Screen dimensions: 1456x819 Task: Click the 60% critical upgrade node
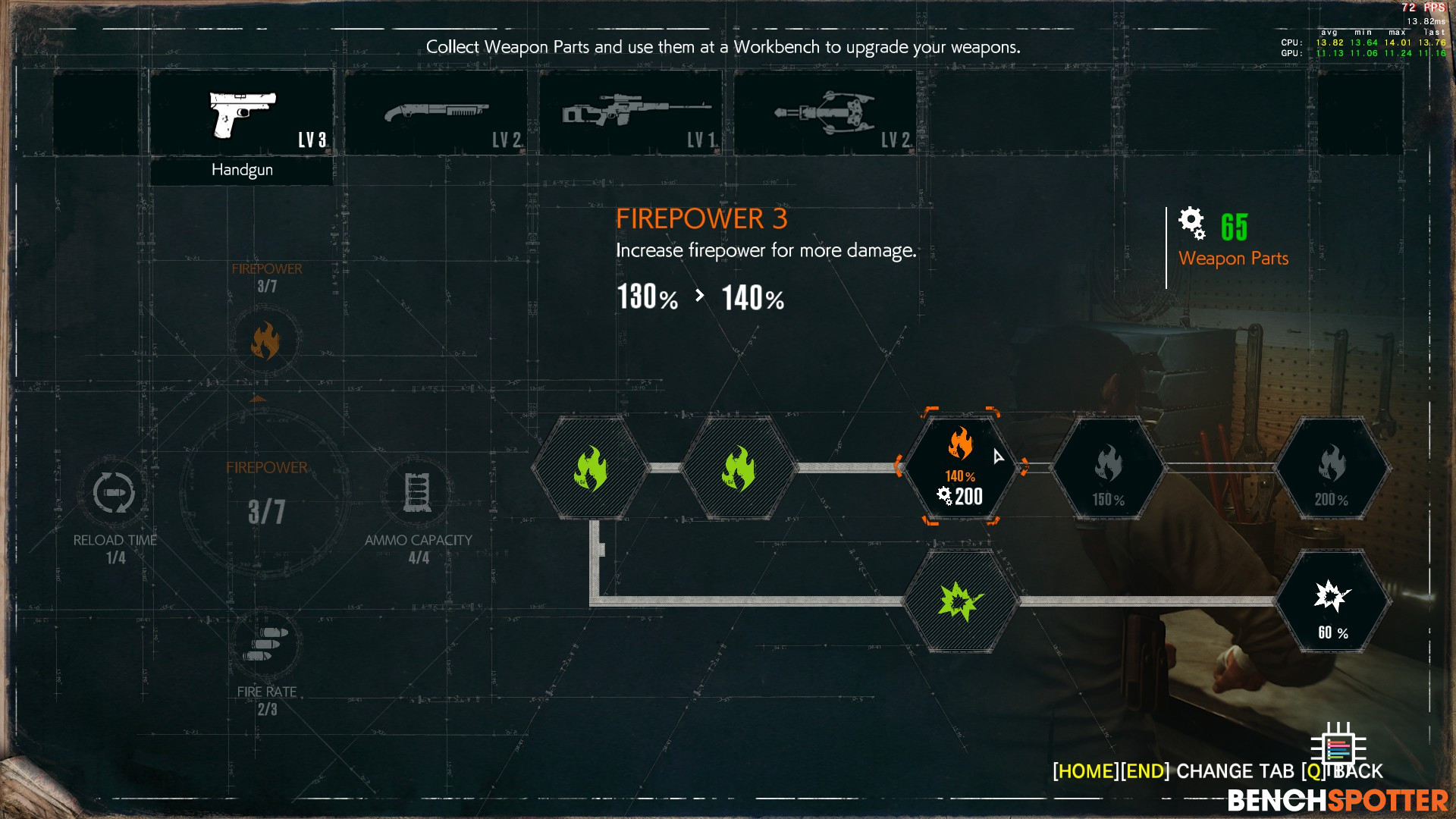pos(1332,601)
